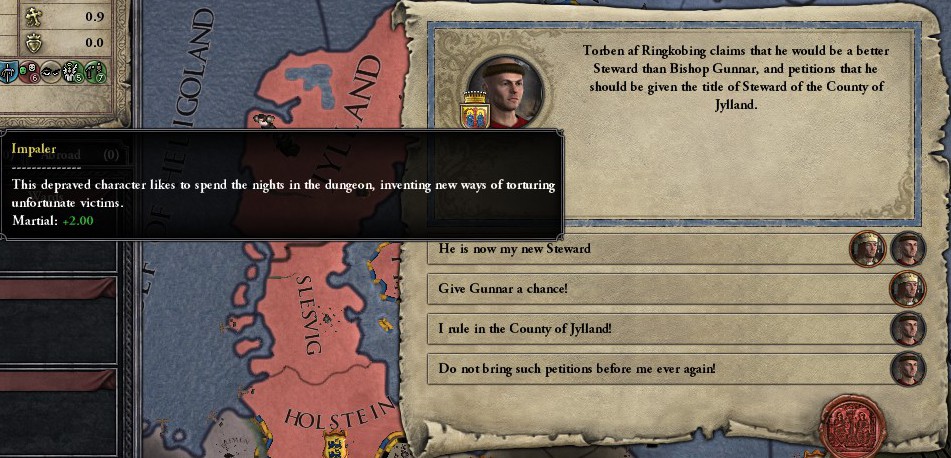Click the red trait icon with green face
The image size is (951, 458).
29,72
